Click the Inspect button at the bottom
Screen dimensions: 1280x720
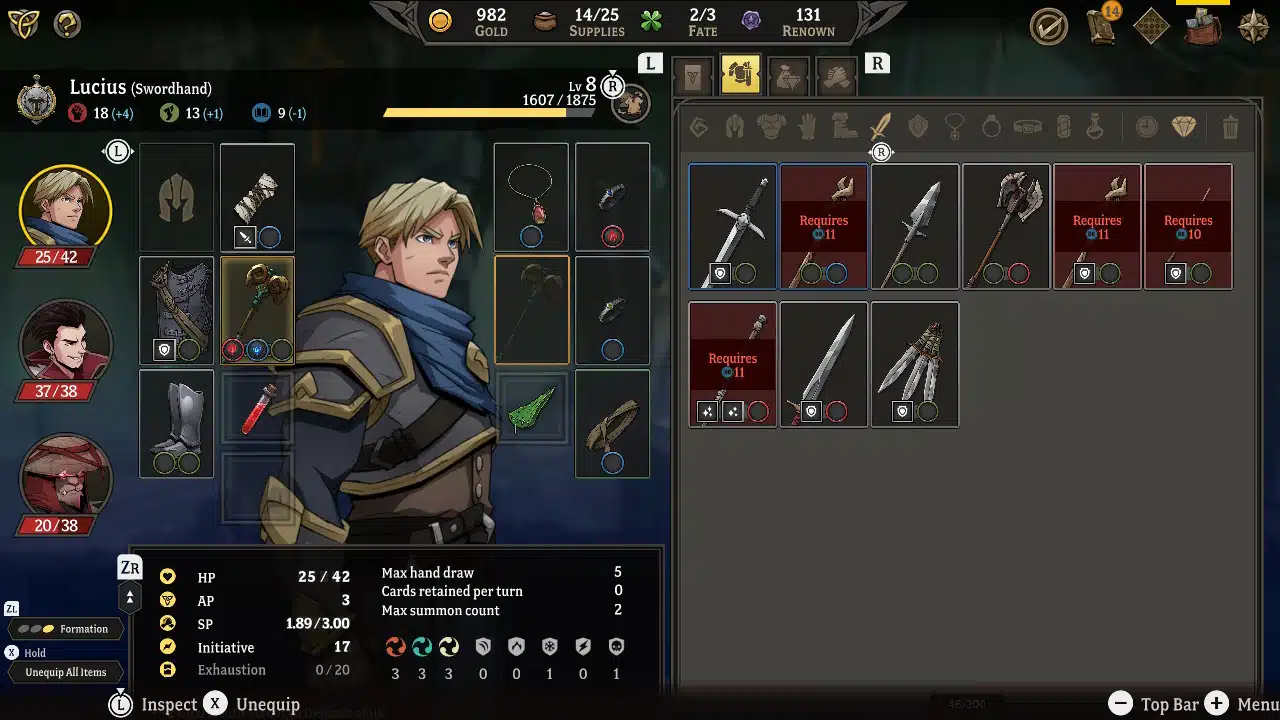click(168, 704)
